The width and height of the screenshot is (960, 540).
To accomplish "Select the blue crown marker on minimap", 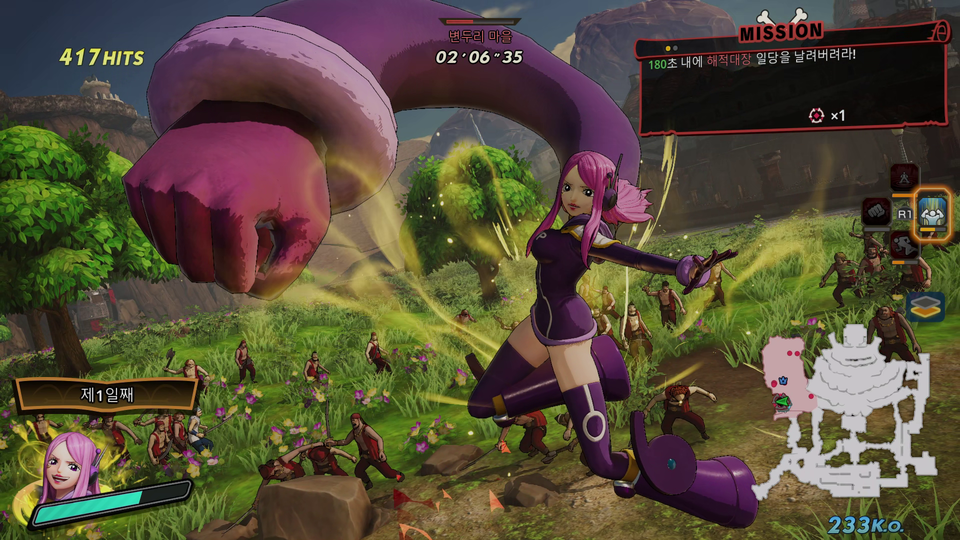I will [784, 381].
